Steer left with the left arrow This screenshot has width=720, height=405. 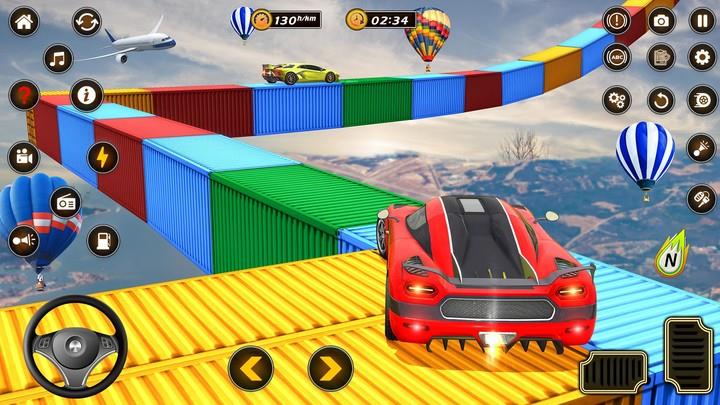250,368
